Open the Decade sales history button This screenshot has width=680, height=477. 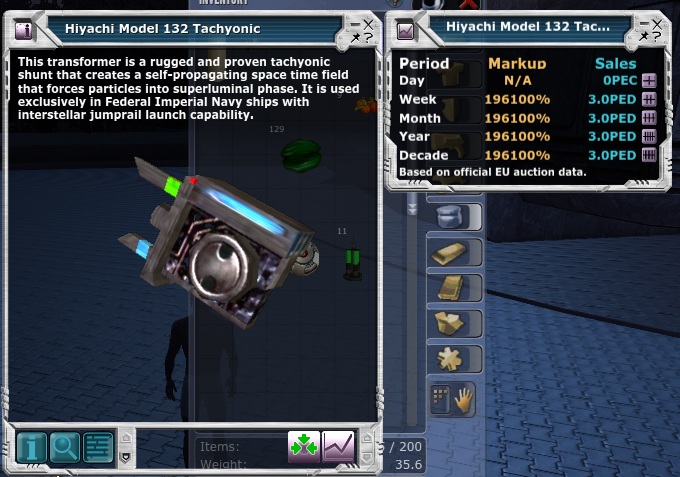648,155
